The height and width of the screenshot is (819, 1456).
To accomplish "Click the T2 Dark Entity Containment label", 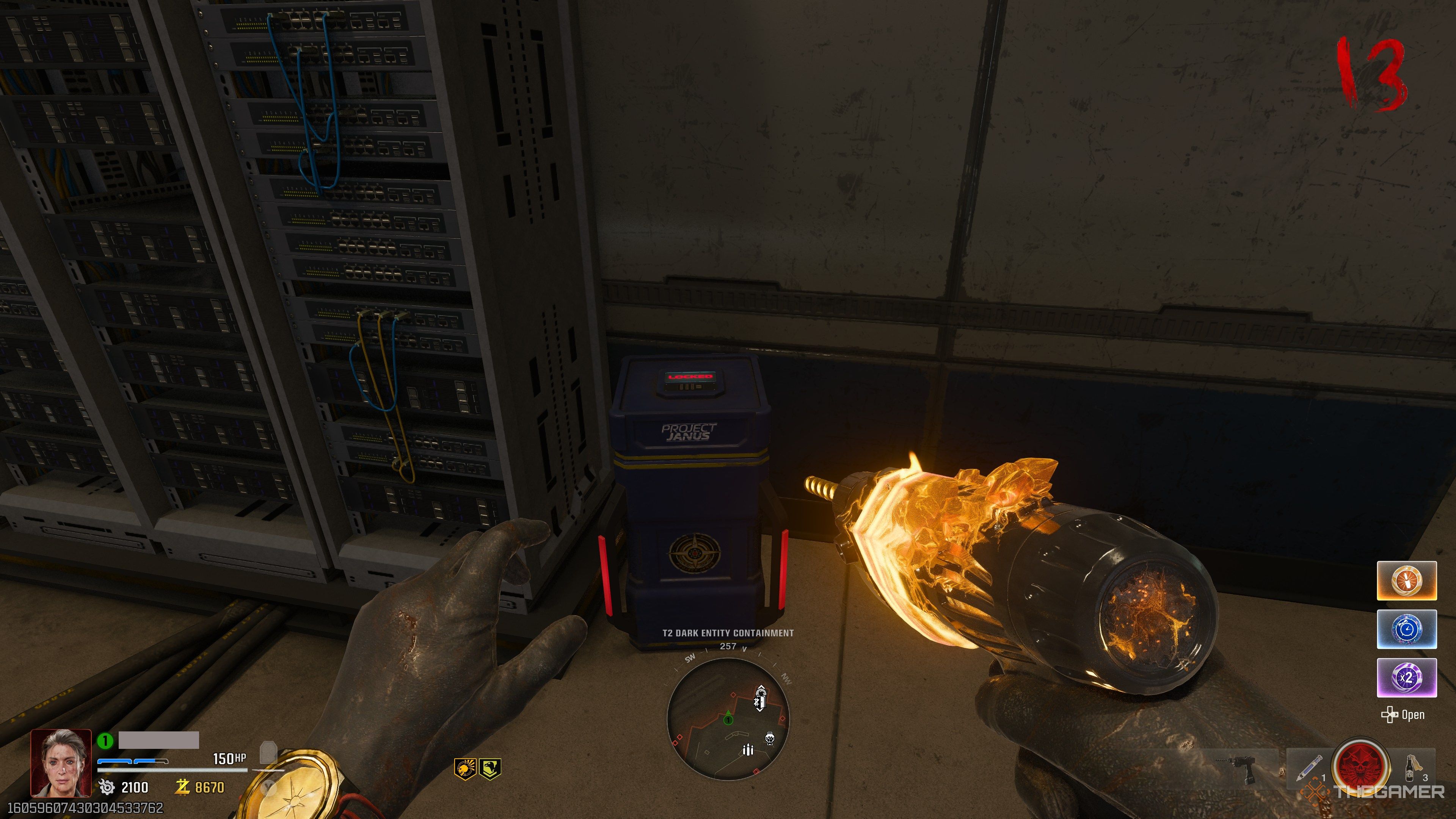I will click(x=728, y=633).
